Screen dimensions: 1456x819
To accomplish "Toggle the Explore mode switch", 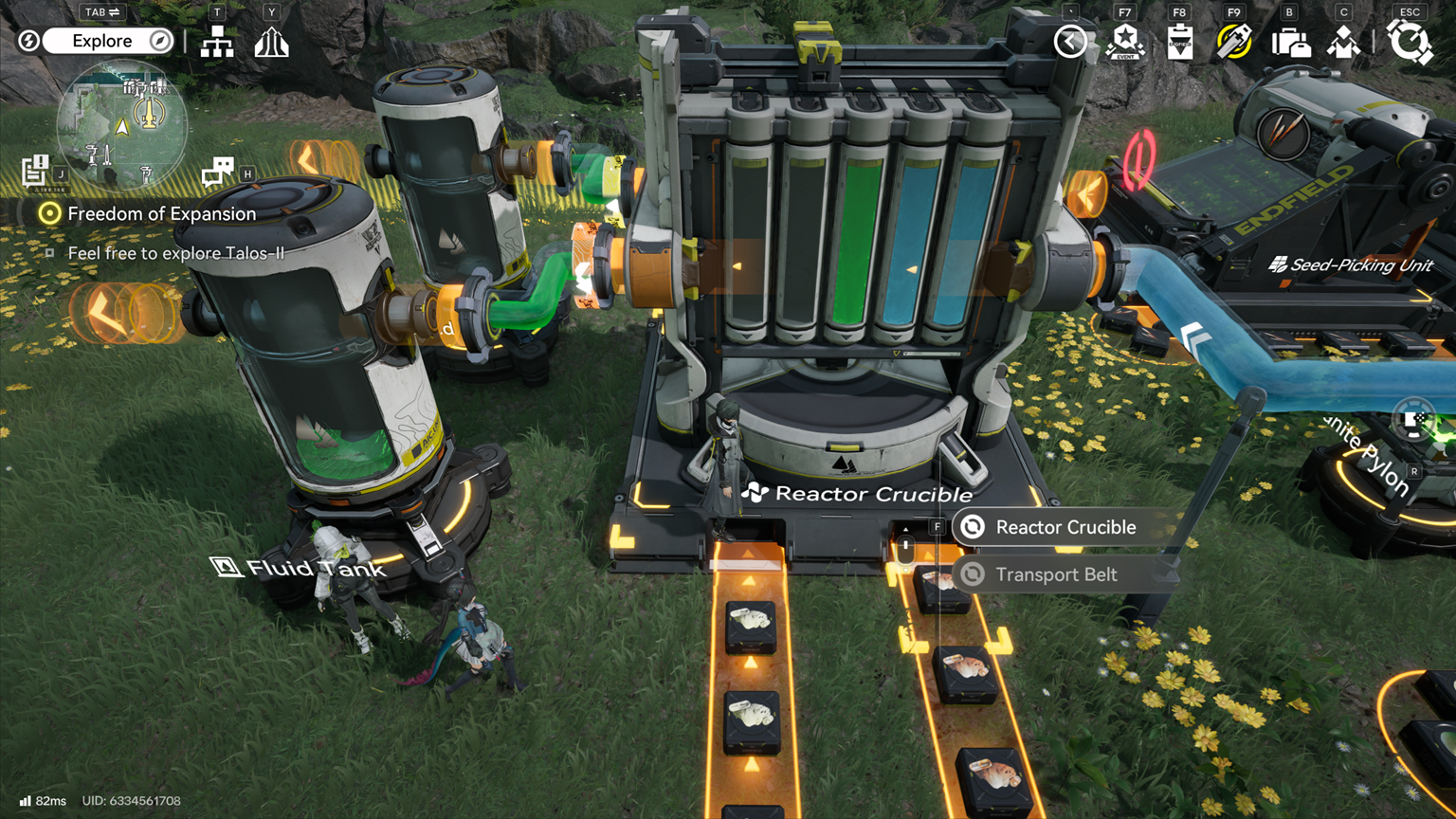I will 102,41.
